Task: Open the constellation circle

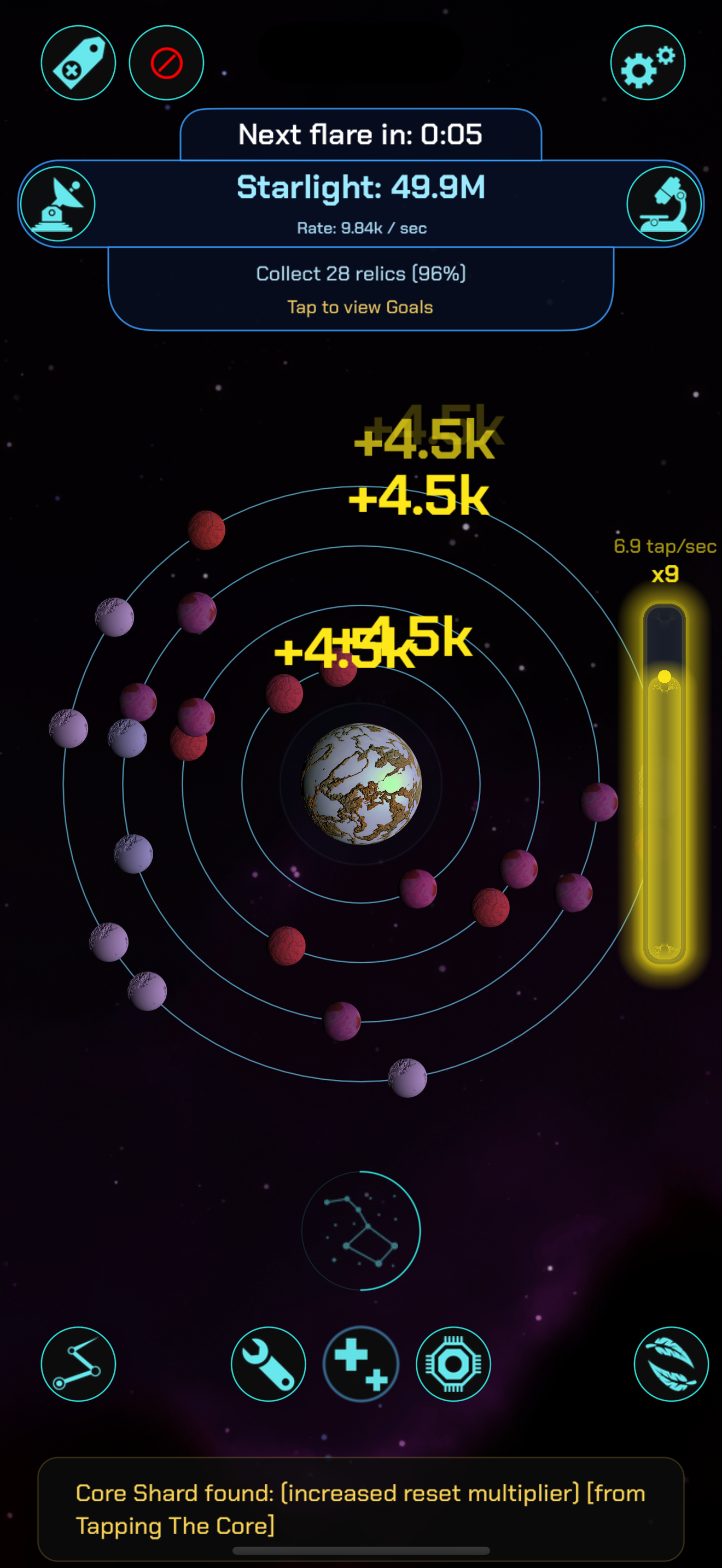Action: coord(360,1231)
